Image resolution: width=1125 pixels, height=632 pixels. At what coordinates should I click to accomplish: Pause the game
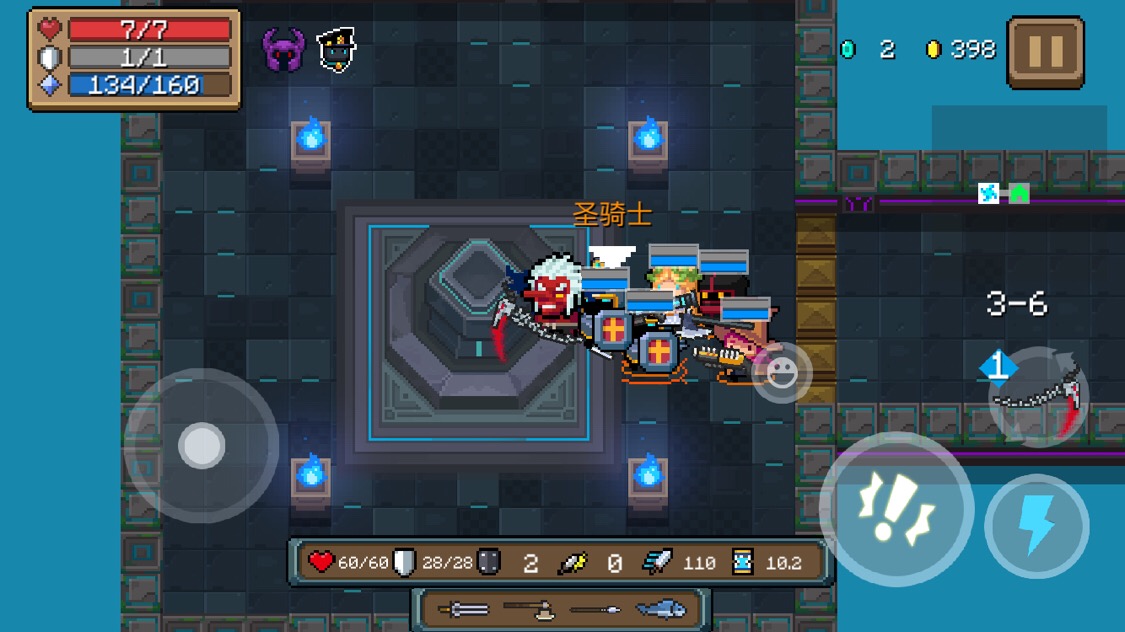pos(1045,52)
